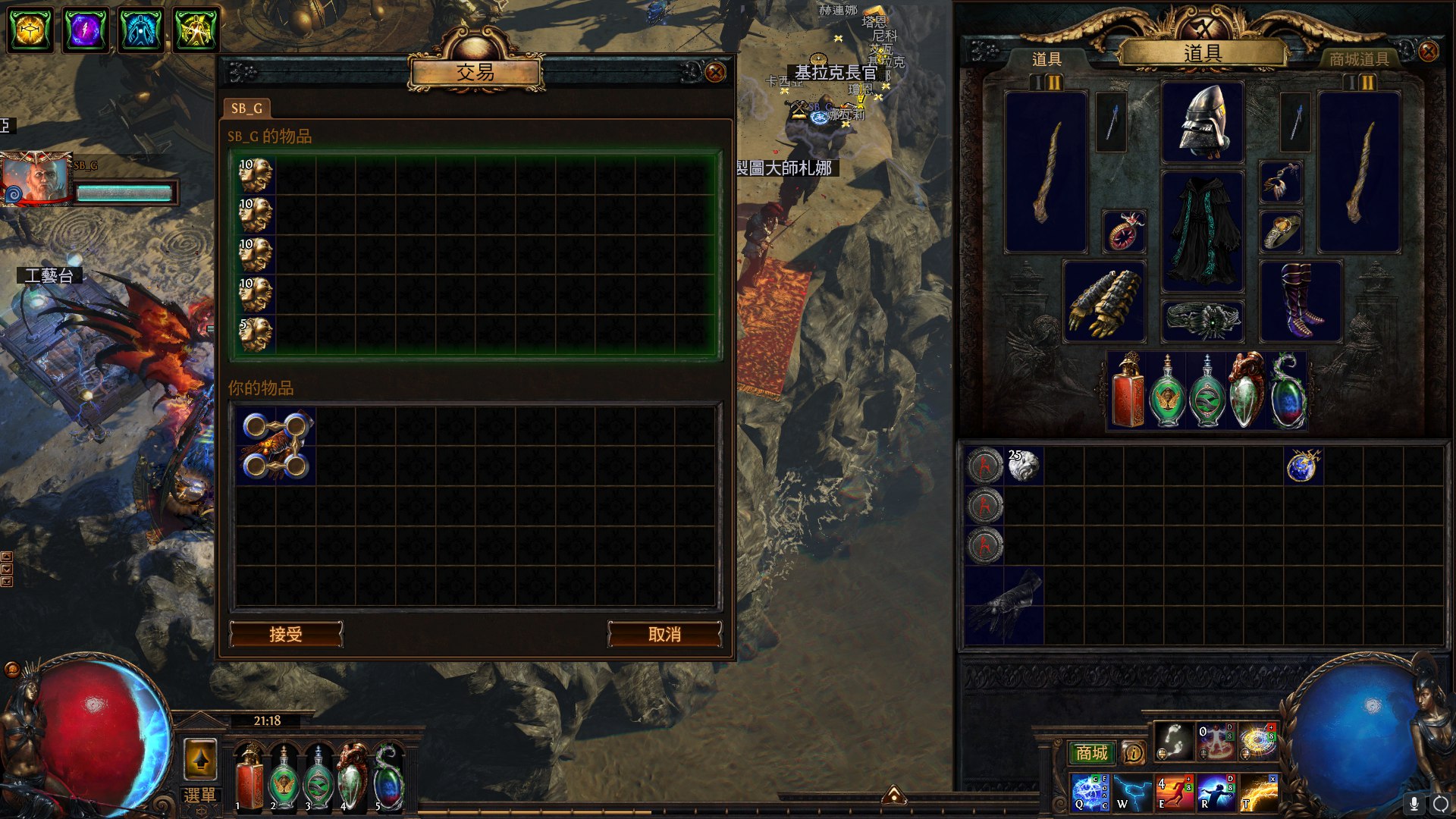Select the dark fish item in inventory
The image size is (1456, 819).
tap(1005, 605)
